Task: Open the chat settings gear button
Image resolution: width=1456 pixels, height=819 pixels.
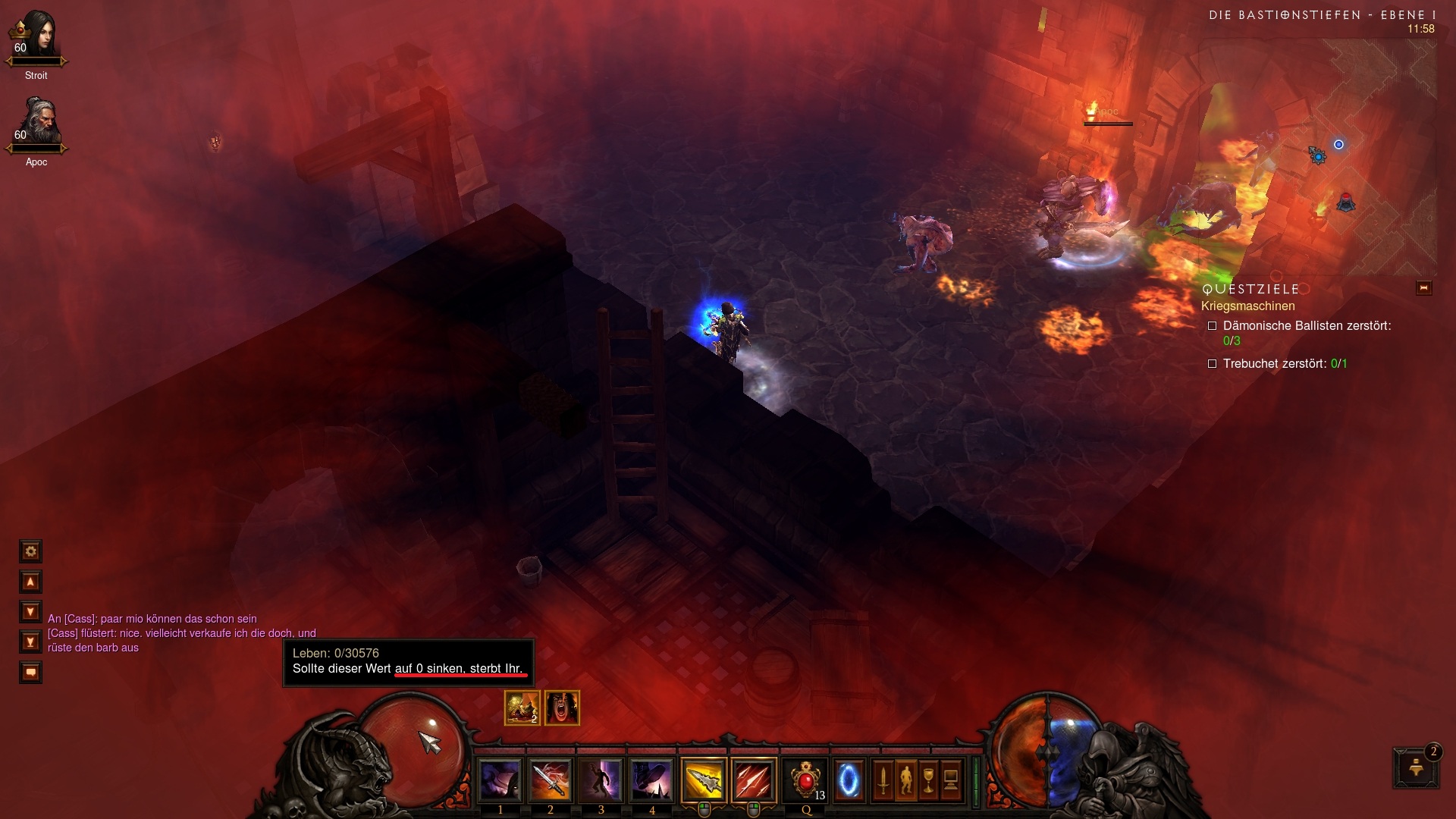Action: 30,551
